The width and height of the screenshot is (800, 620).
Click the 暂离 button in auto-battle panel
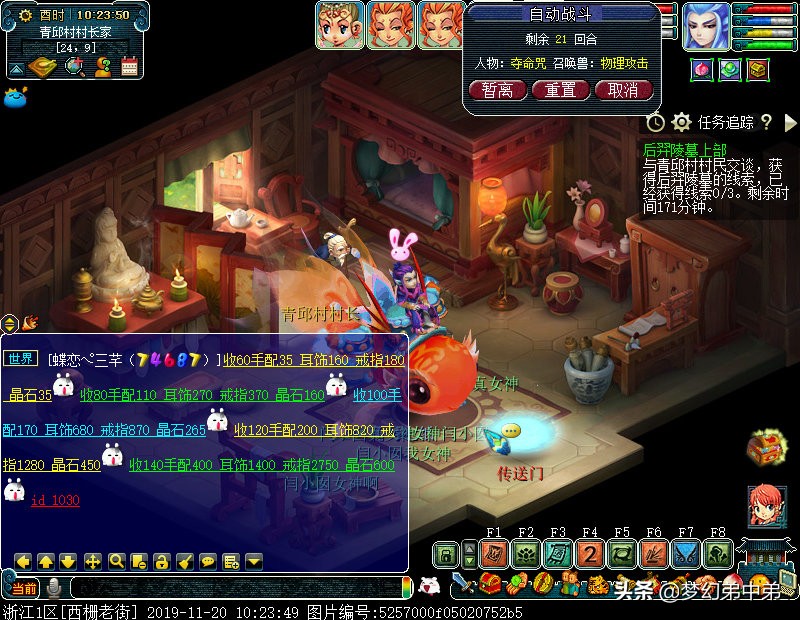click(x=497, y=90)
